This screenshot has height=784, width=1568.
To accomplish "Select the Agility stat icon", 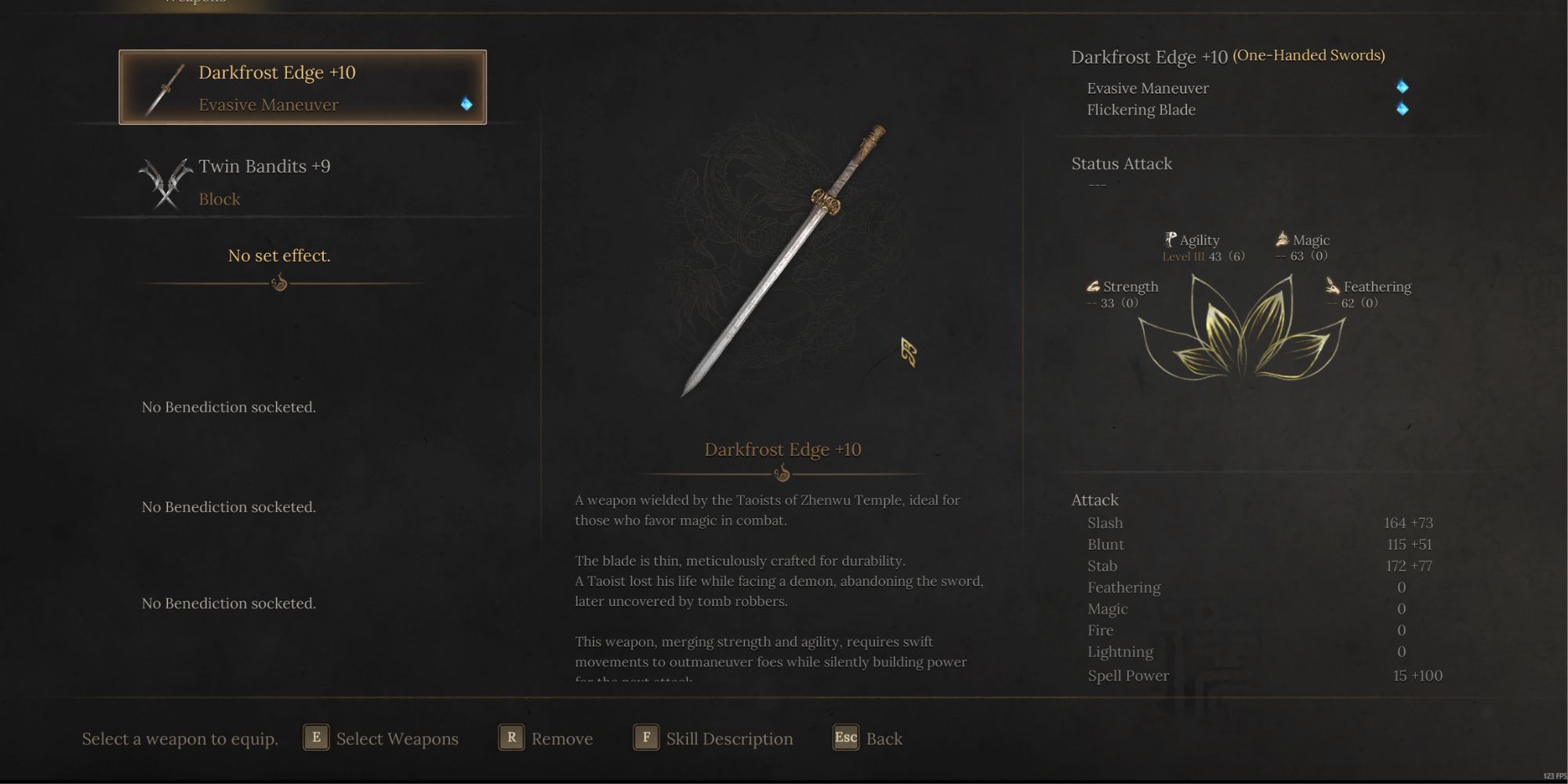I will pyautogui.click(x=1169, y=239).
